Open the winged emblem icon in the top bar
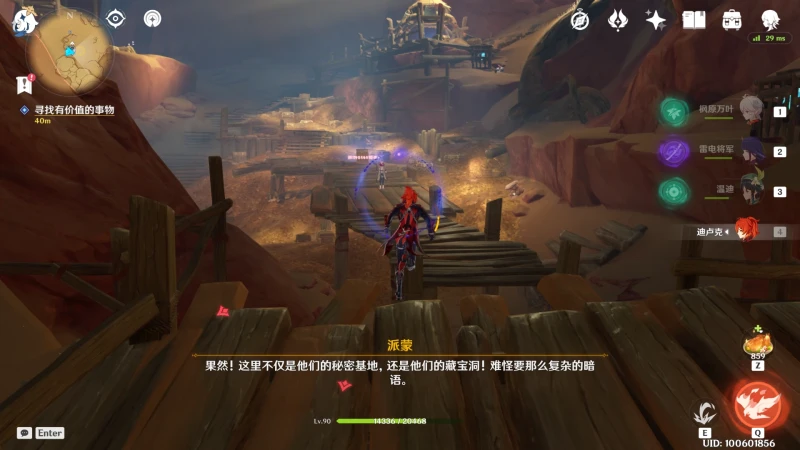Image resolution: width=800 pixels, height=450 pixels. tap(618, 19)
